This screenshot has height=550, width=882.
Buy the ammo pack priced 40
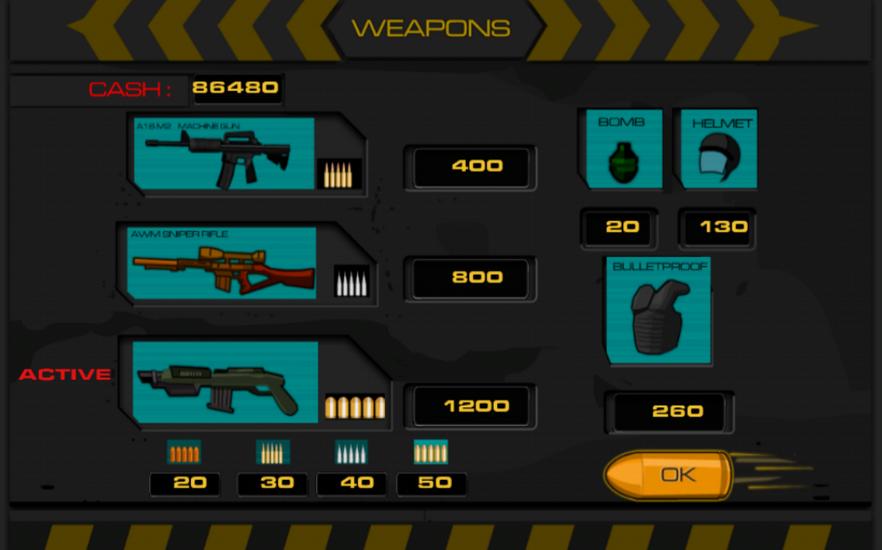352,483
